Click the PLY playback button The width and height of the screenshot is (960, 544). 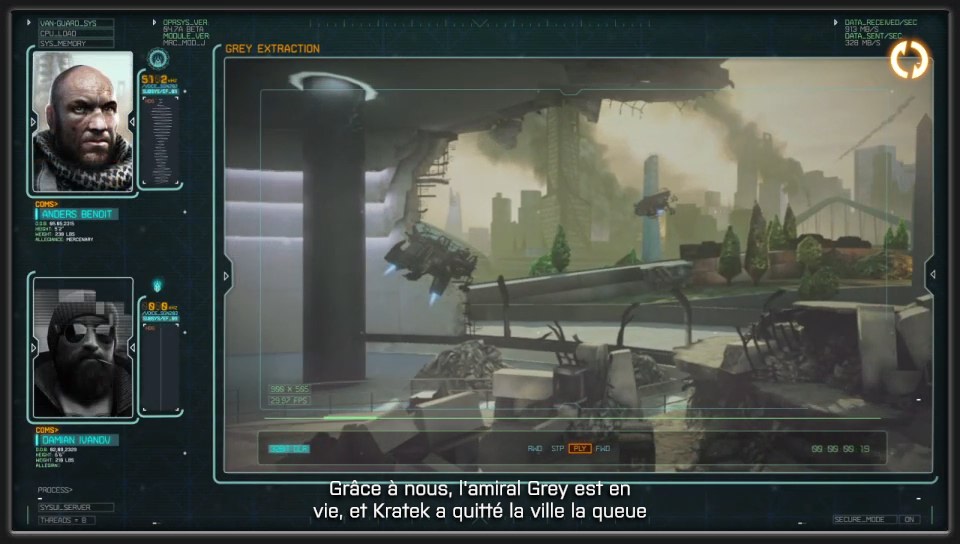[580, 448]
